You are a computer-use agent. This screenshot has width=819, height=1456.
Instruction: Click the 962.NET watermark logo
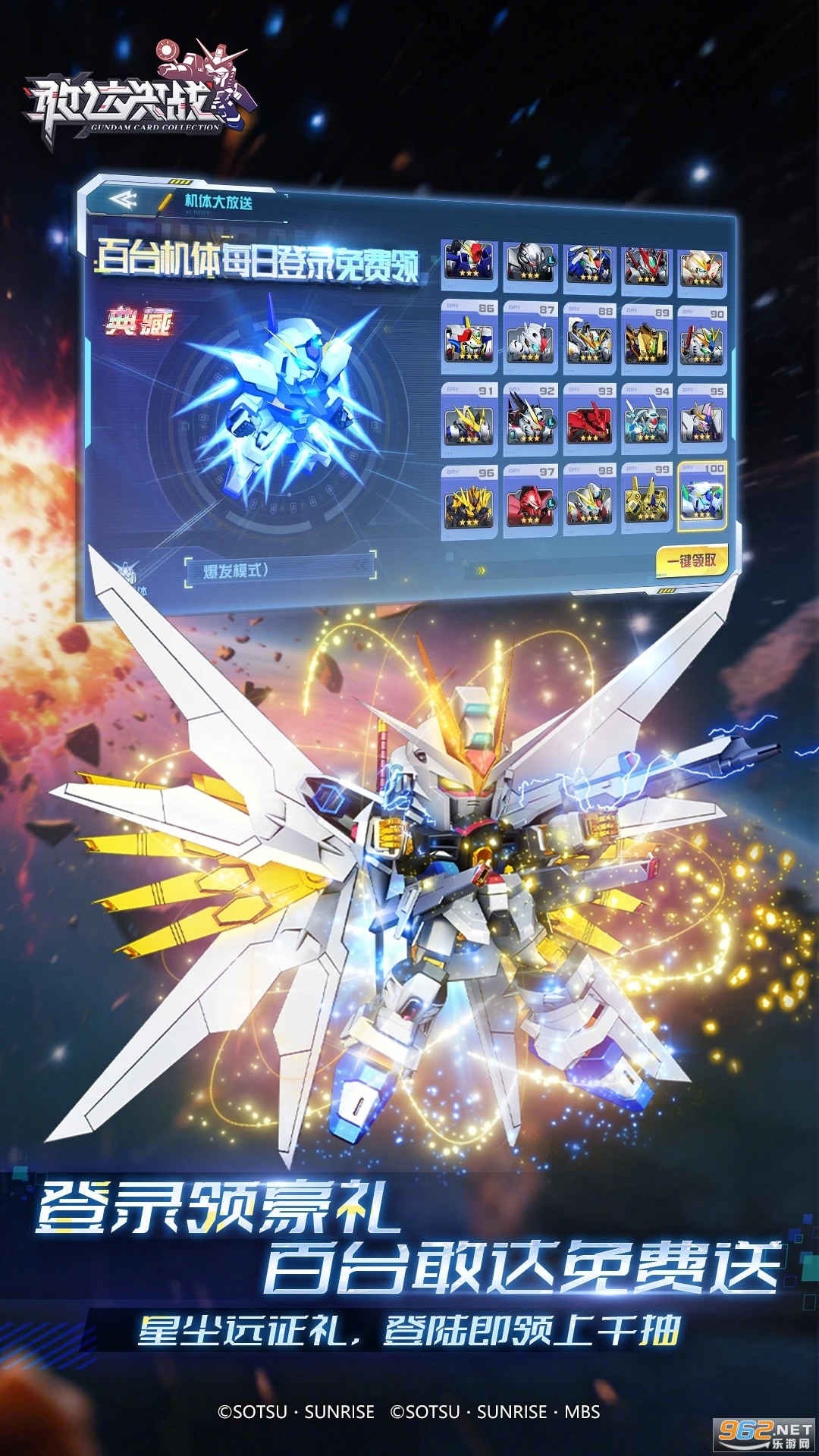764,1433
